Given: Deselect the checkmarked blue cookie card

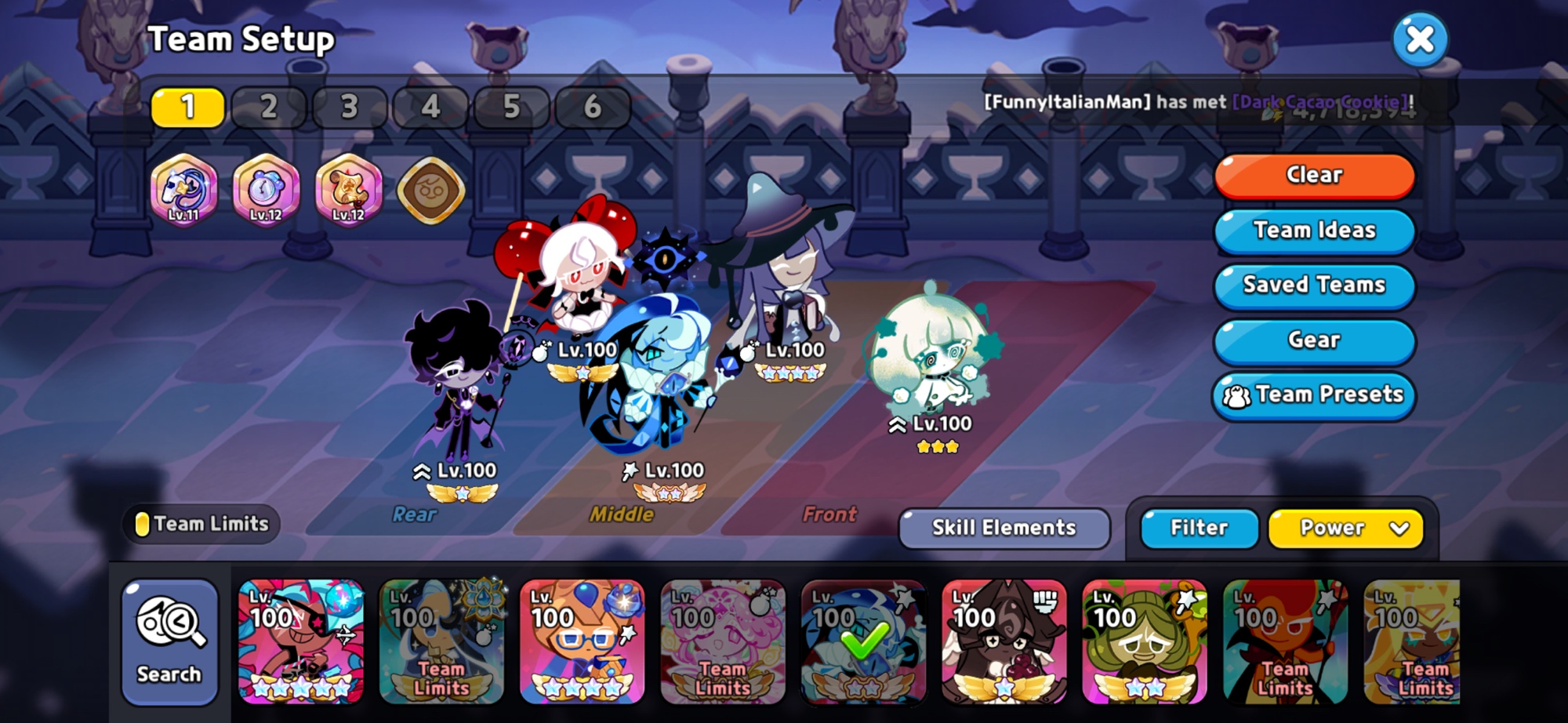Looking at the screenshot, I should pyautogui.click(x=863, y=641).
